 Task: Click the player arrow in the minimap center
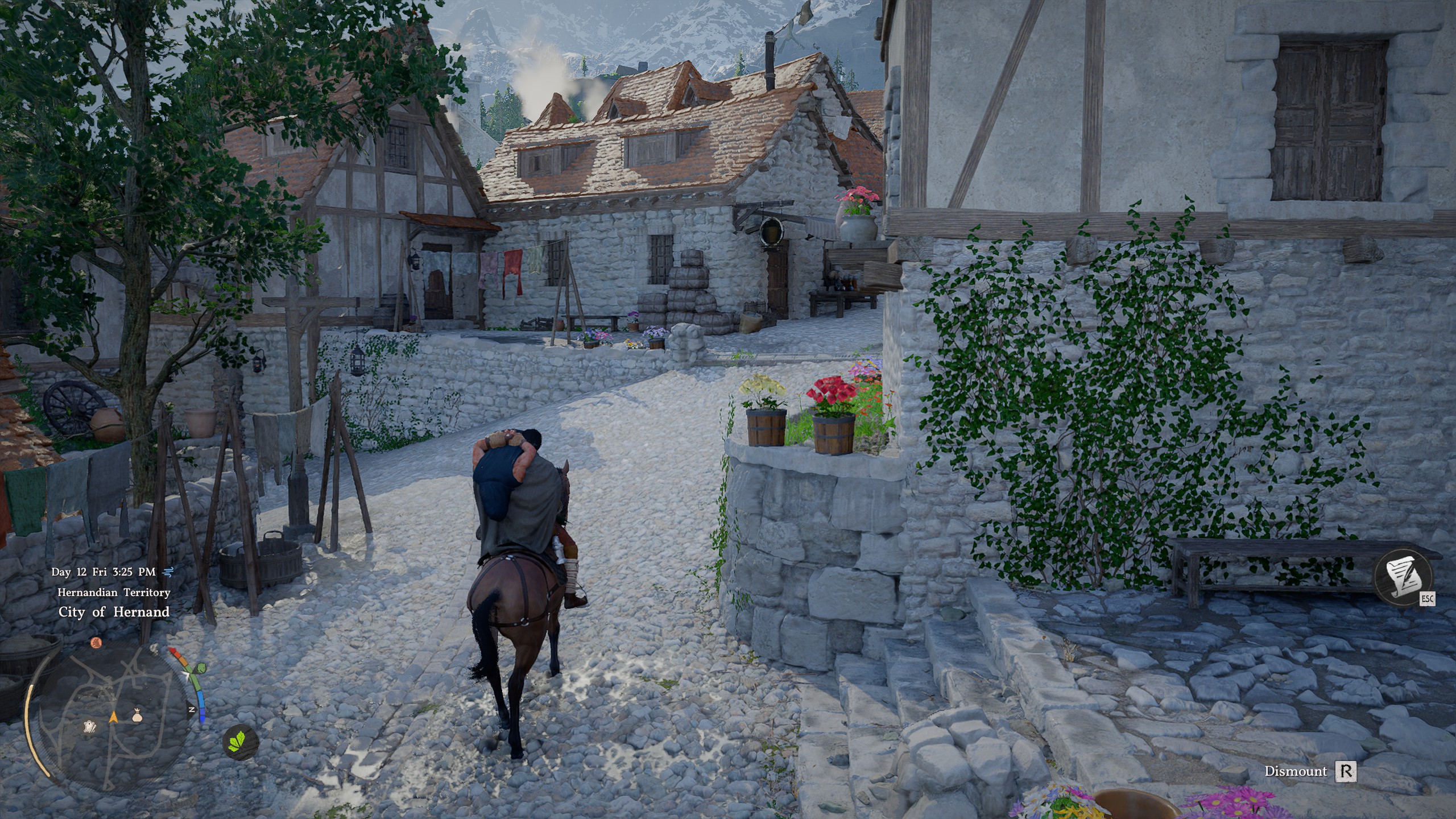coord(114,718)
